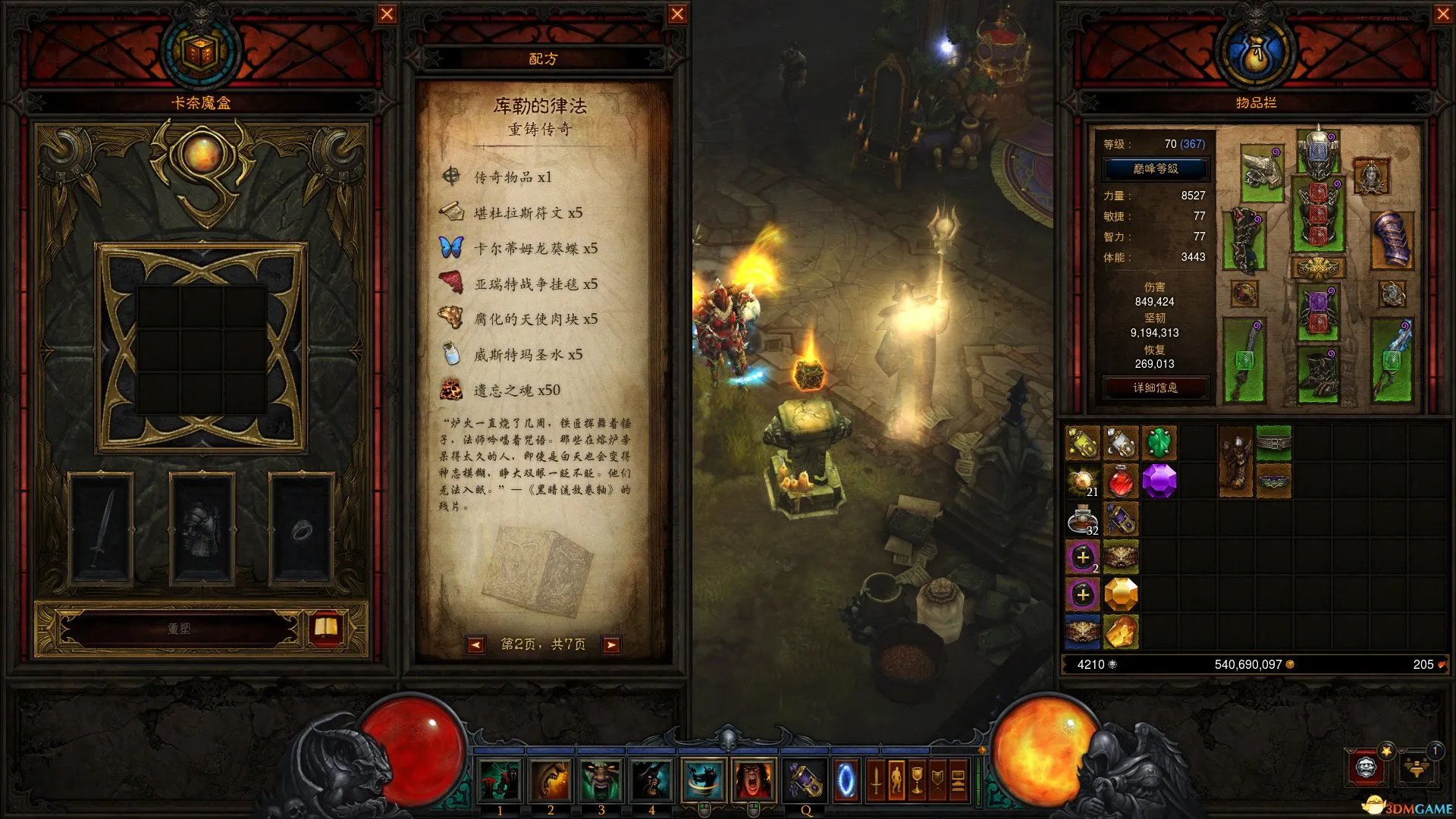Close the inventory panel
Screen dimensions: 1456x819
1443,14
